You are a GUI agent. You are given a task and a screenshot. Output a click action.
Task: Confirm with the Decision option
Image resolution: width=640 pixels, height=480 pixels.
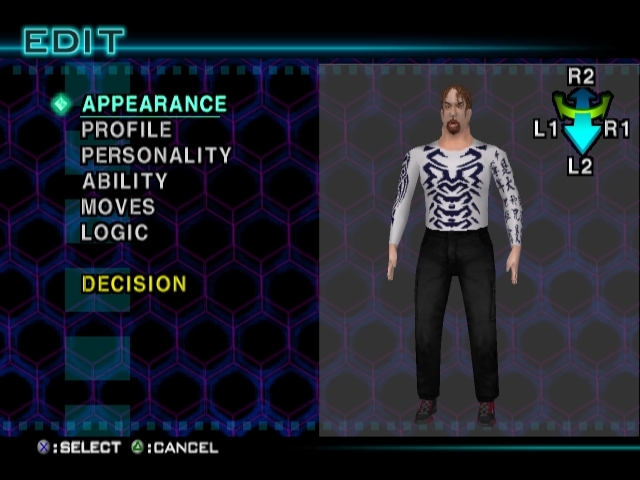(x=134, y=284)
